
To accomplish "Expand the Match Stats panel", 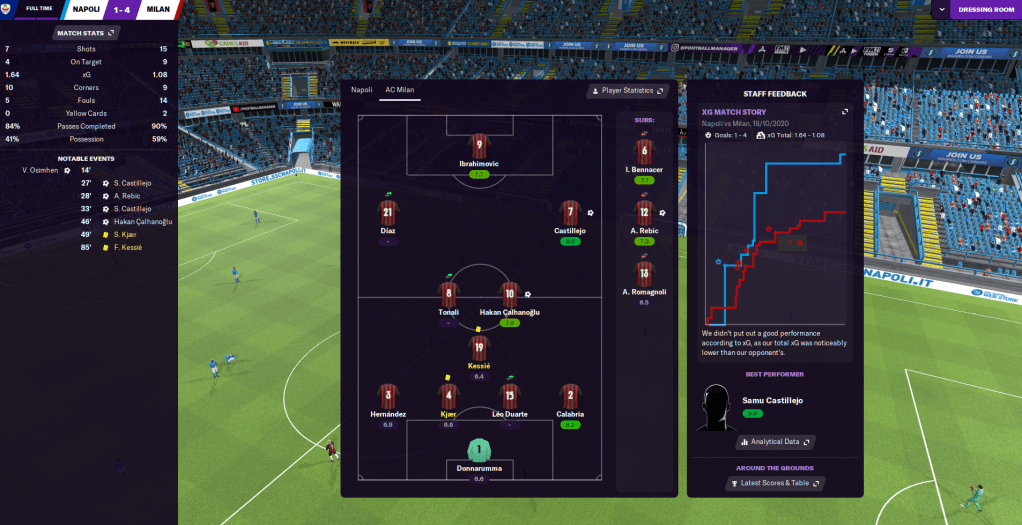I will click(87, 33).
